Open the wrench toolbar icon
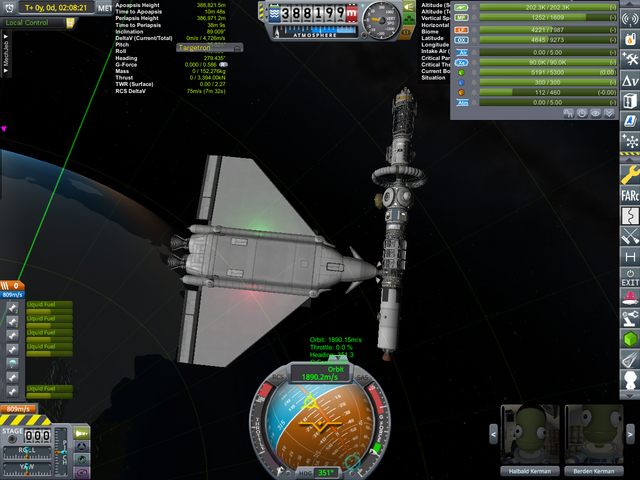640x480 pixels. coord(630,172)
